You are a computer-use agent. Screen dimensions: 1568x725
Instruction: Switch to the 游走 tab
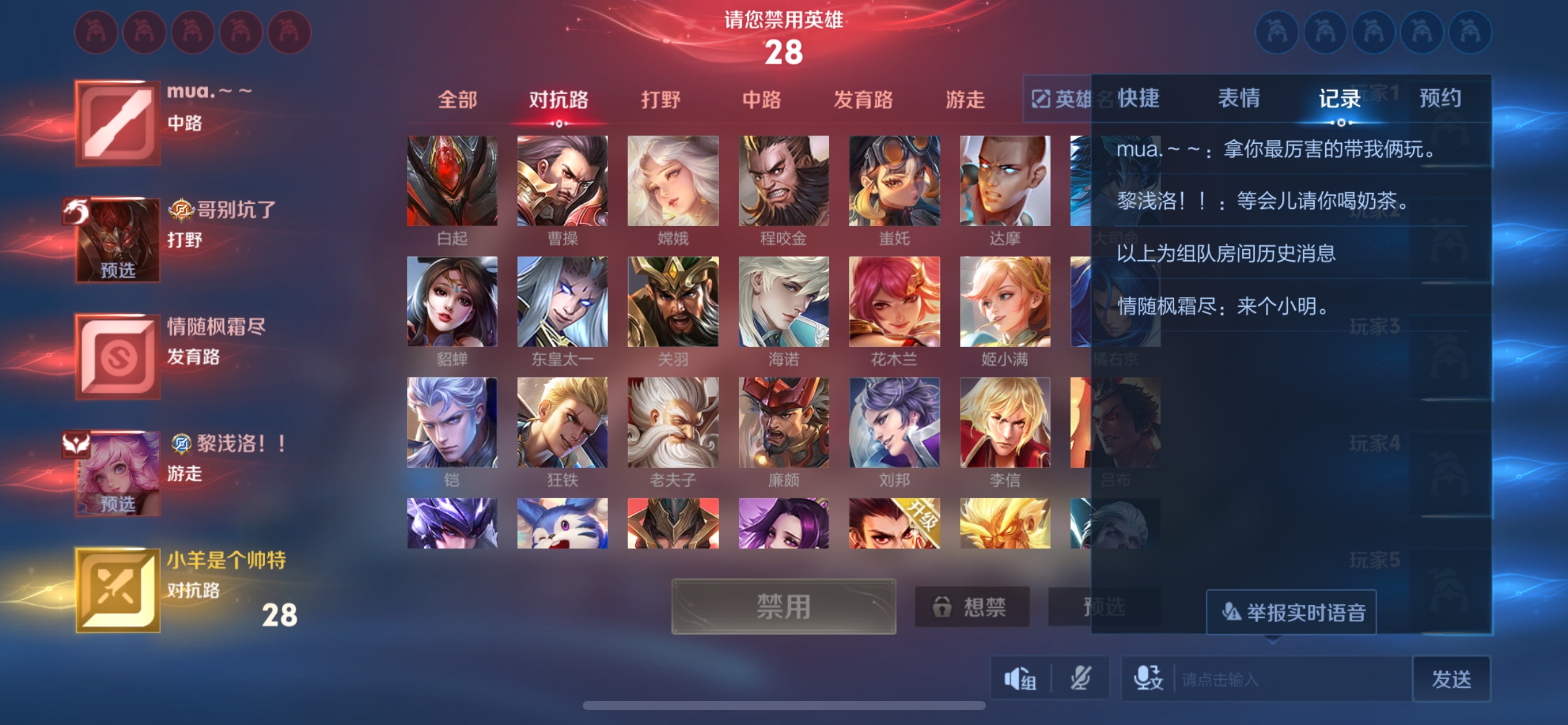tap(964, 100)
